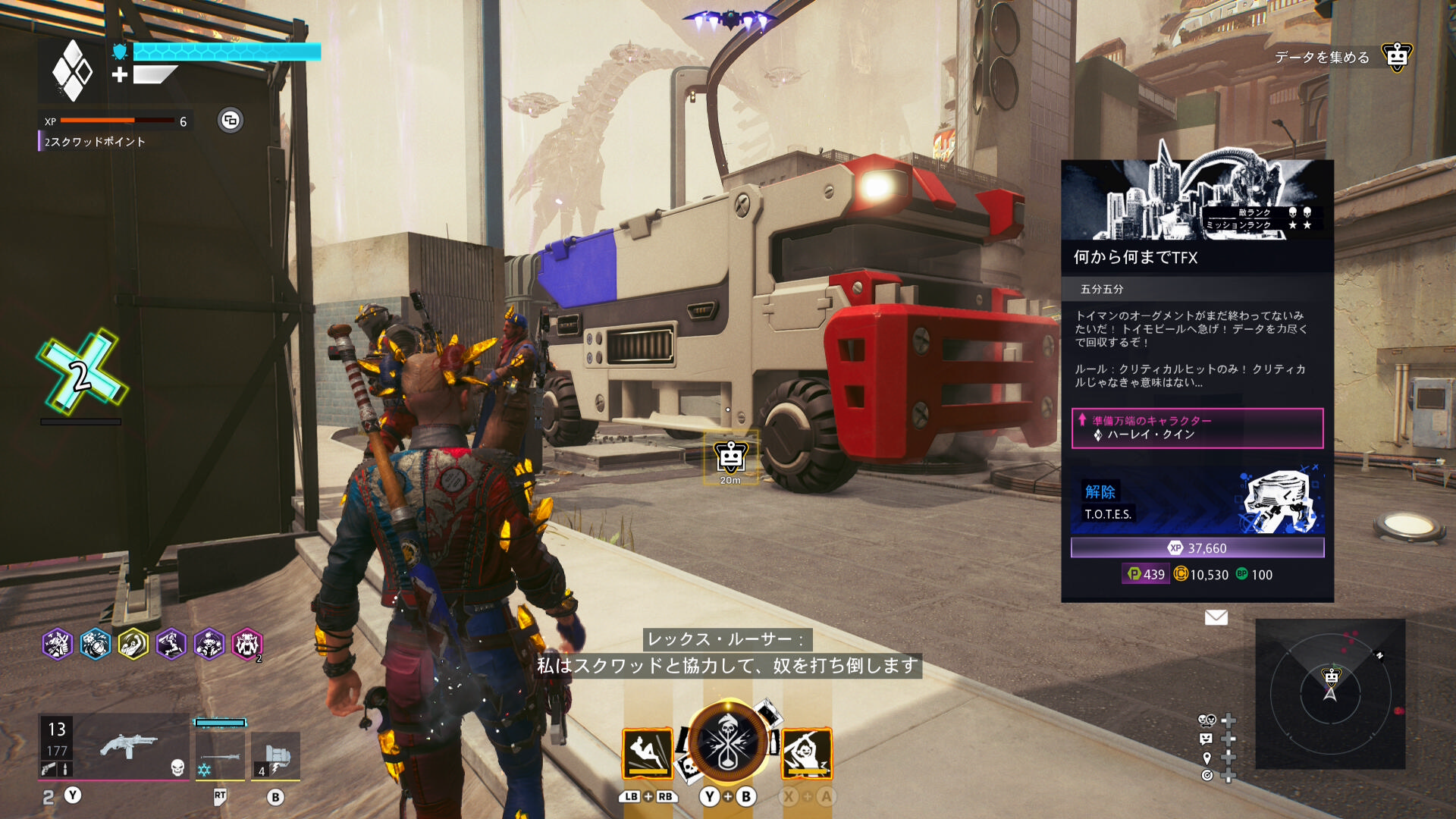Click the pink-bordered talent hexagon with stack 2

click(x=247, y=645)
